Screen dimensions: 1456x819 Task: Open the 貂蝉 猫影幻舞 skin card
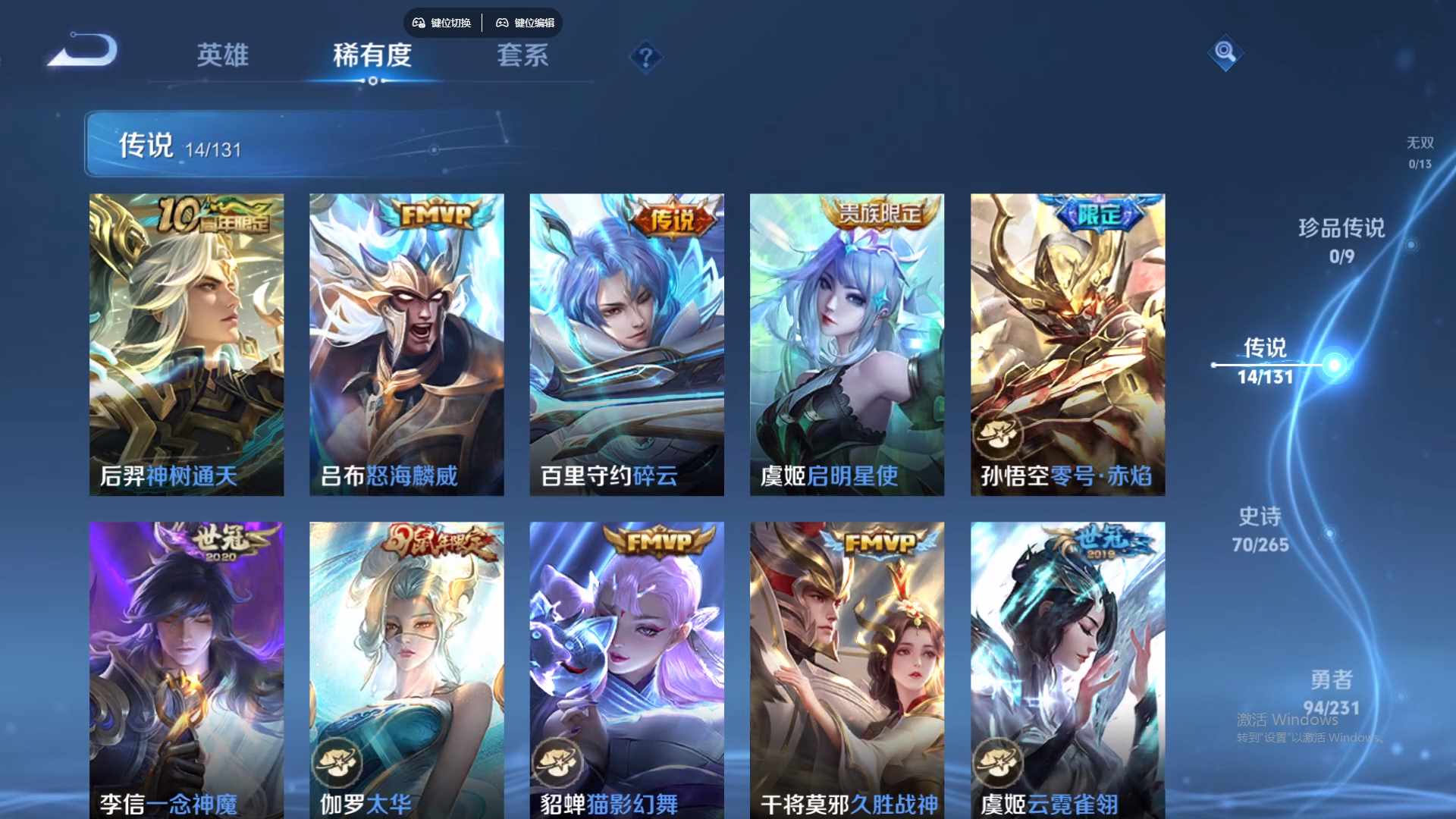[626, 669]
